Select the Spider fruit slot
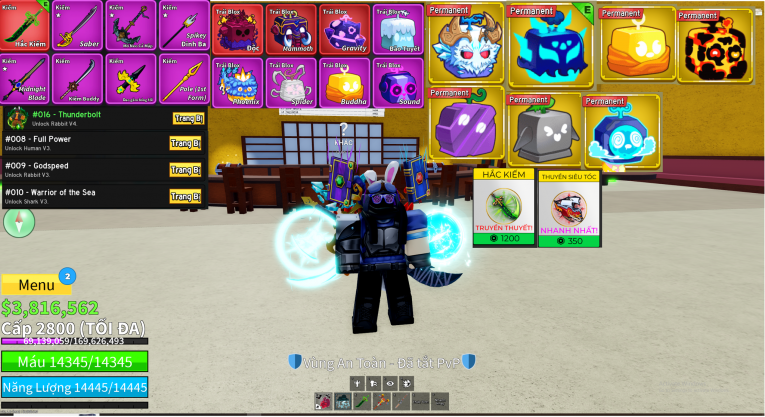The image size is (765, 417). [290, 82]
